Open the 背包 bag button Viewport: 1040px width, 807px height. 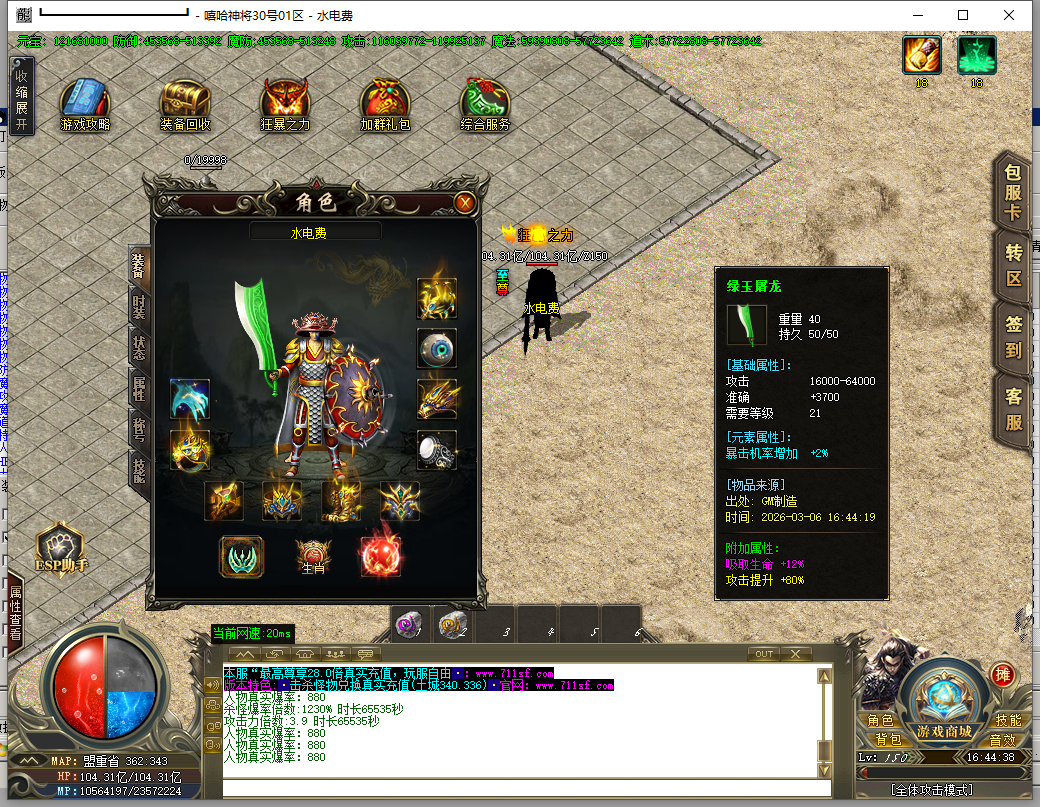pos(888,739)
